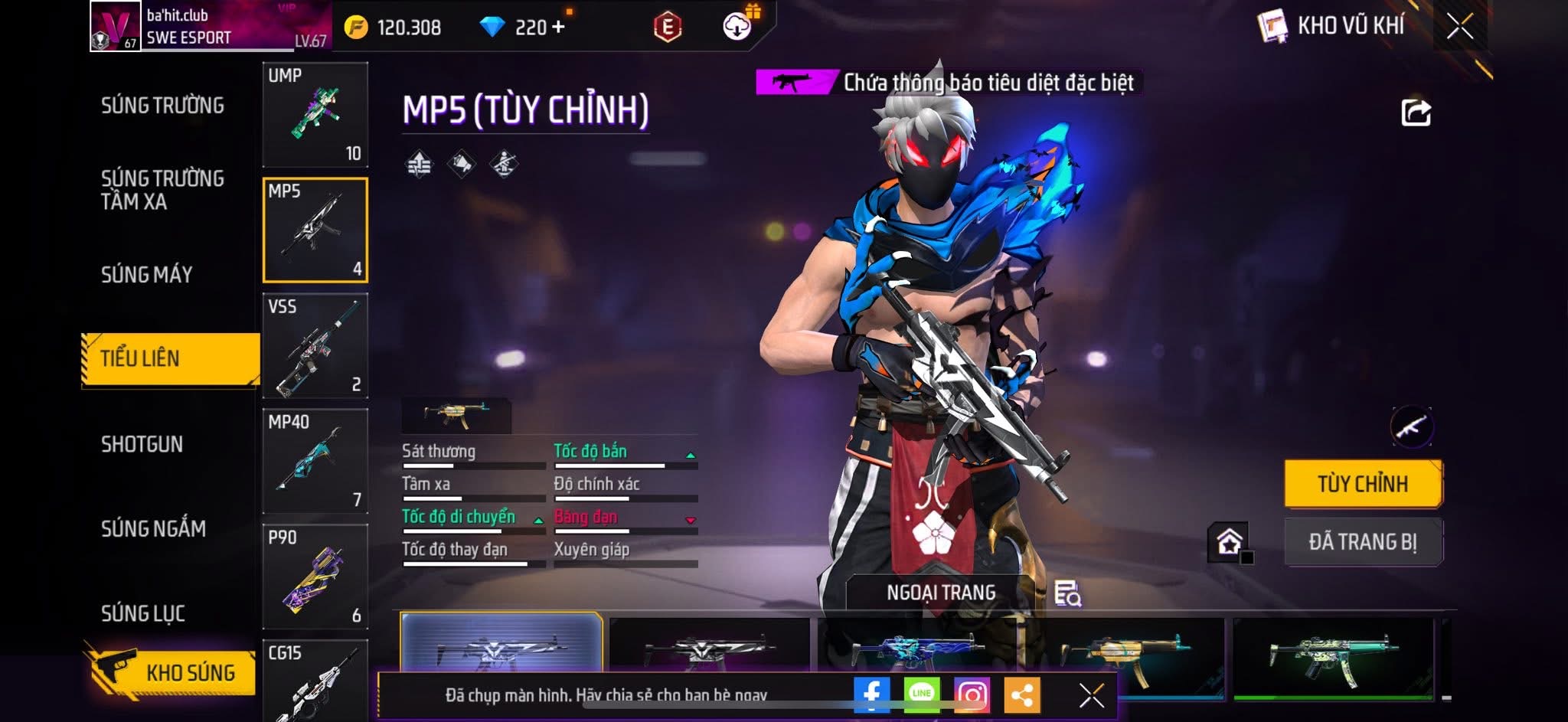The width and height of the screenshot is (1568, 722).
Task: Select the Súng Trường weapon category
Action: [x=162, y=106]
